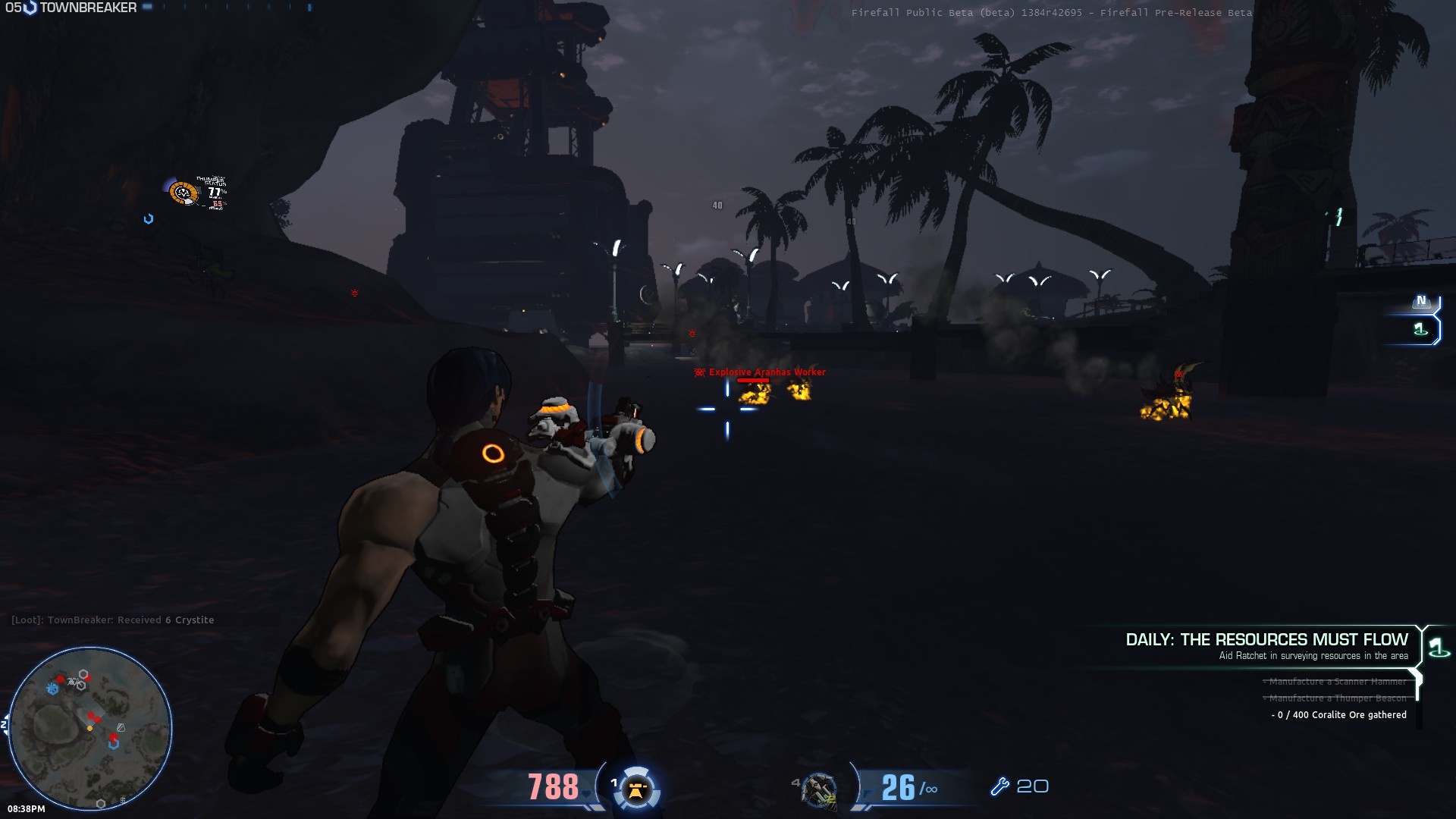This screenshot has height=819, width=1456.
Task: Click the blue snowflake hexagon marker on the minimap
Action: tap(52, 689)
